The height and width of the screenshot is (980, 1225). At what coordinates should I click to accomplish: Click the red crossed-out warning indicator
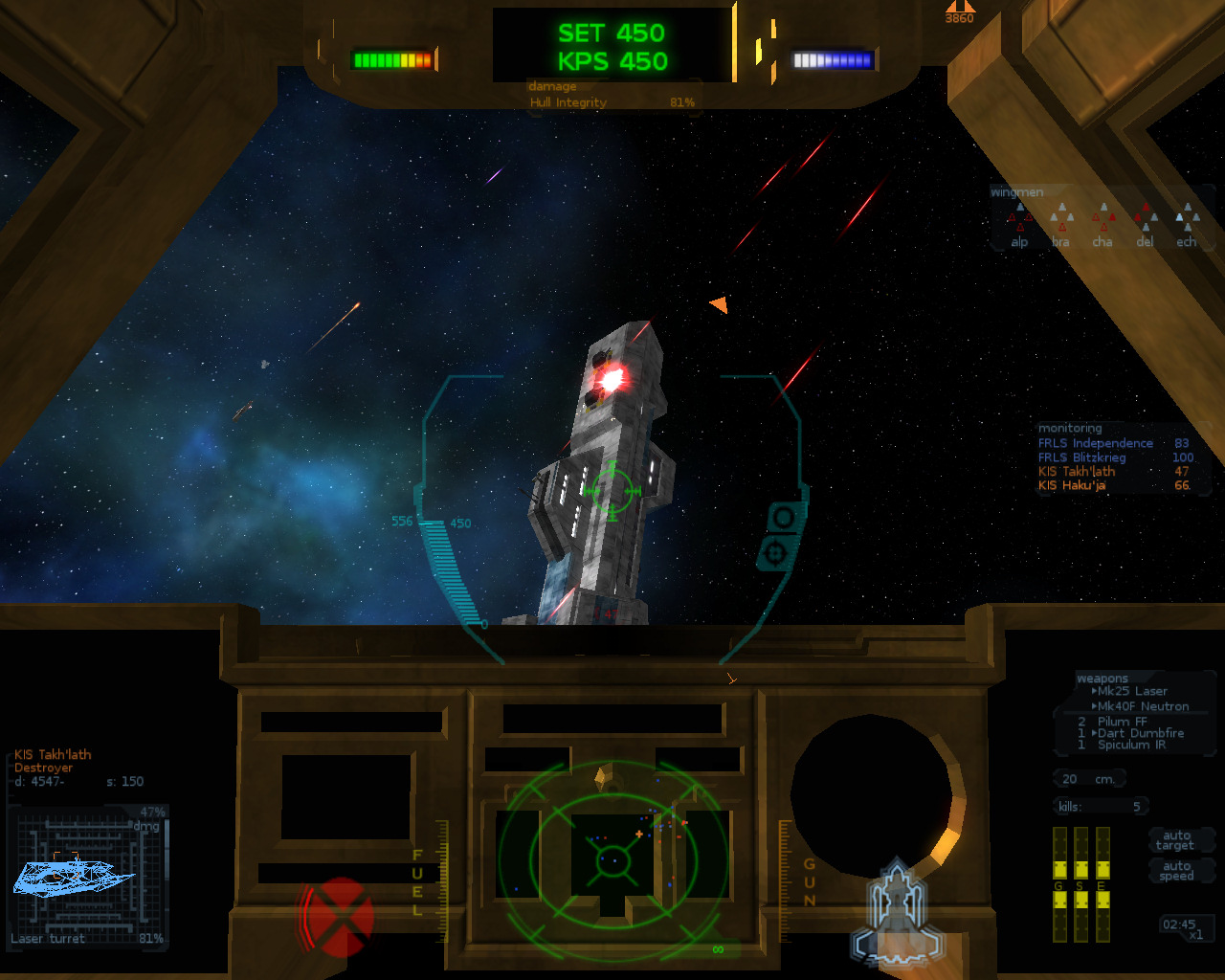pyautogui.click(x=339, y=917)
